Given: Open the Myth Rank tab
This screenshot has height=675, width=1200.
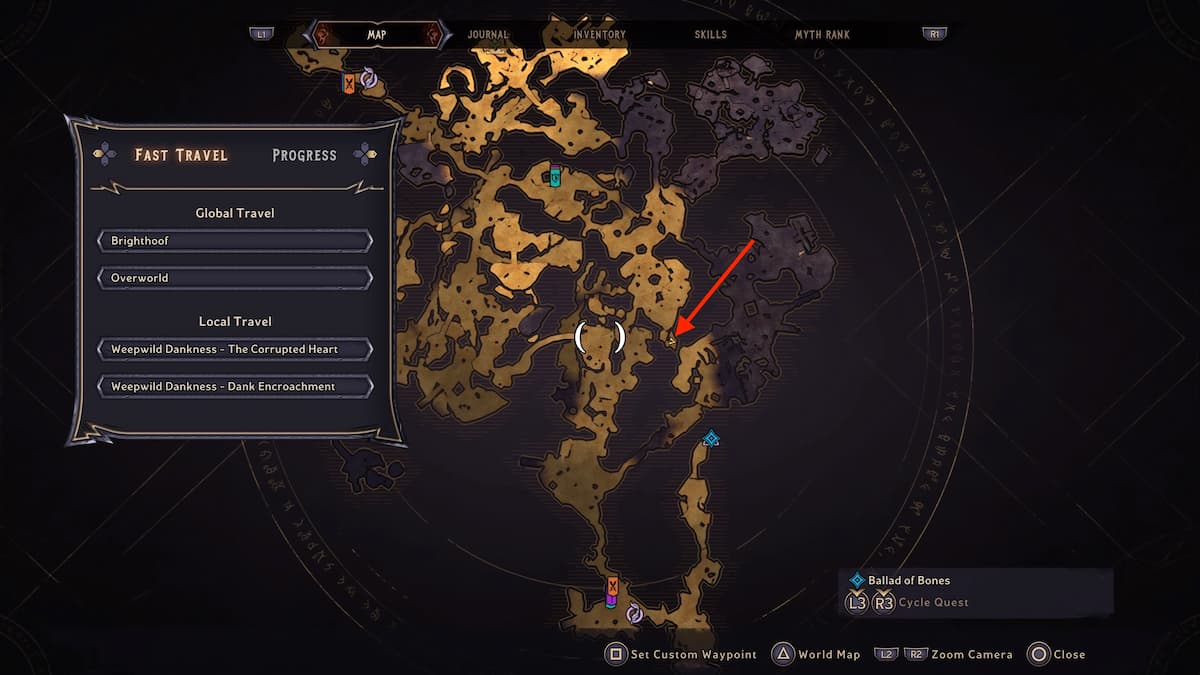Looking at the screenshot, I should (x=822, y=35).
